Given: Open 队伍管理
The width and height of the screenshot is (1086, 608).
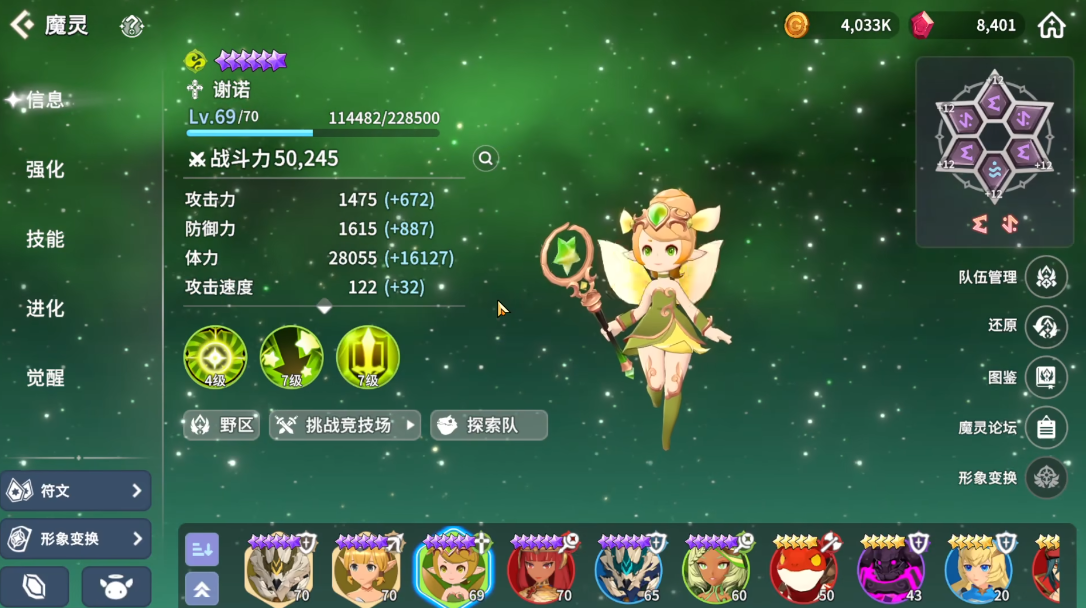Looking at the screenshot, I should [1046, 277].
